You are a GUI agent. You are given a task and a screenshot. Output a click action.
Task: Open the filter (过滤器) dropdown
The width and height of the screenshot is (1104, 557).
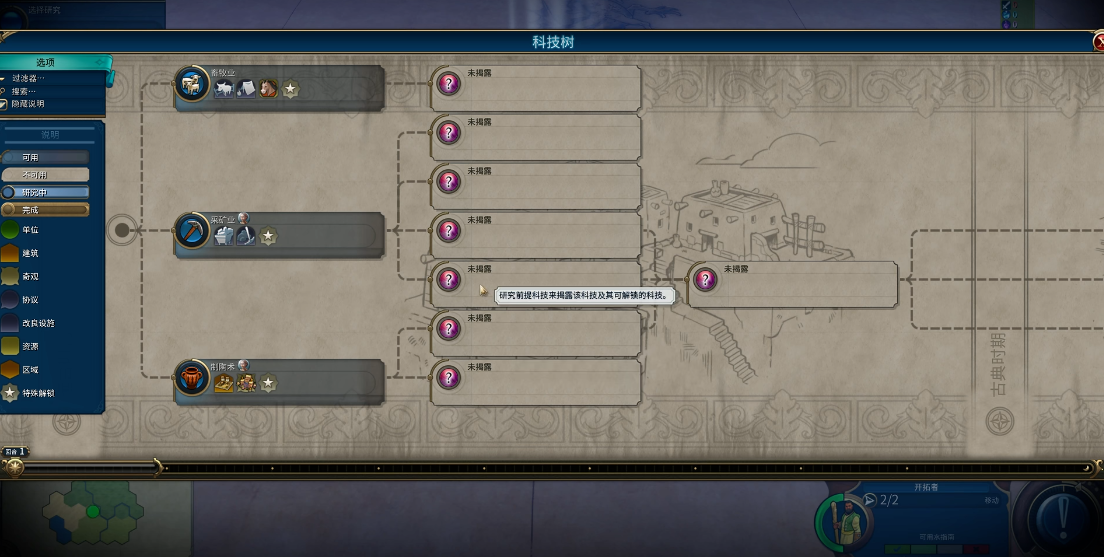(28, 78)
